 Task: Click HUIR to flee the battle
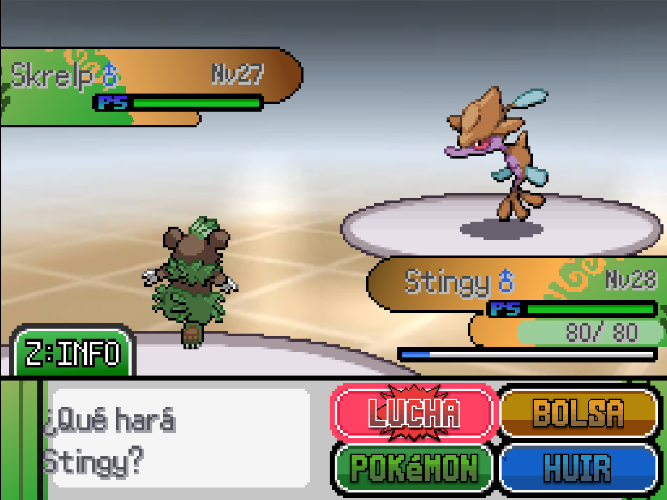(x=579, y=466)
